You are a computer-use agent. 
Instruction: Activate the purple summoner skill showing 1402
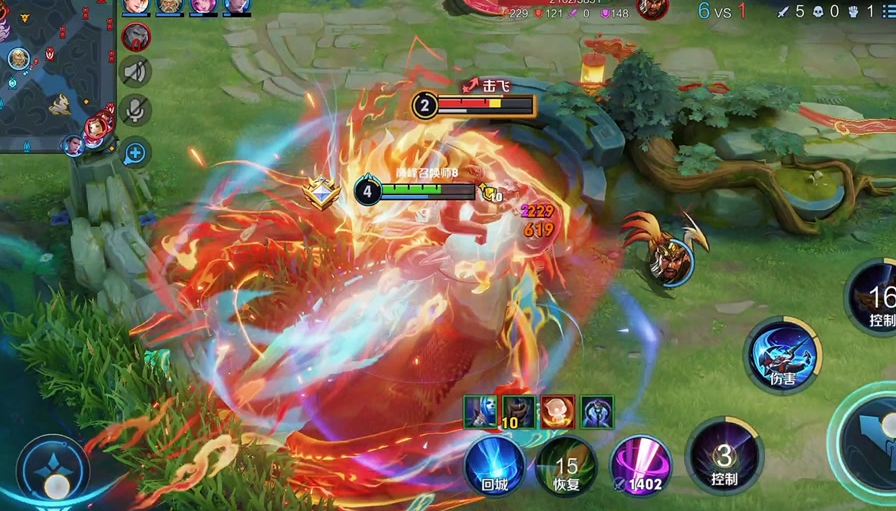coord(640,465)
